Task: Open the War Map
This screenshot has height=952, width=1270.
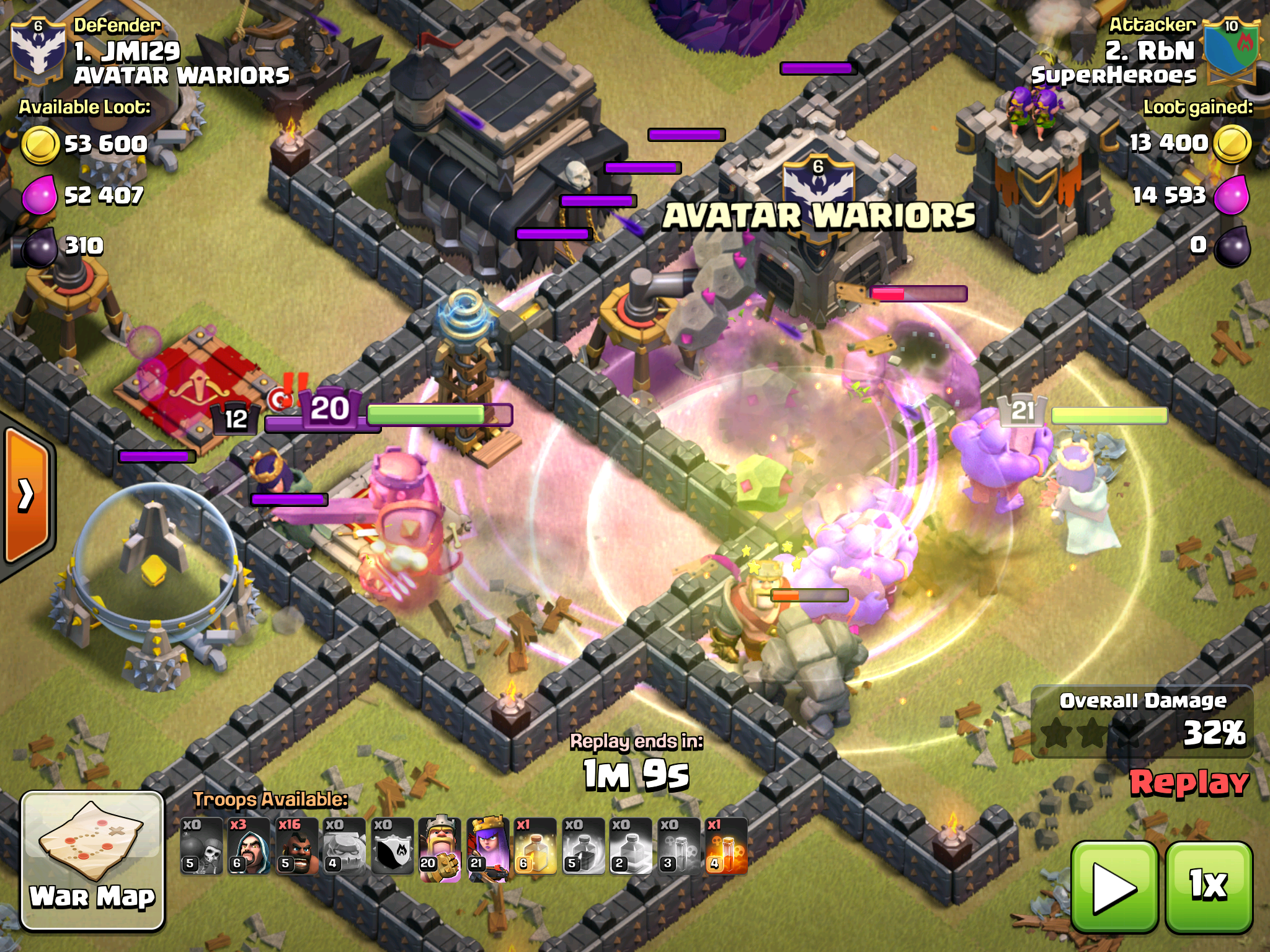Action: click(x=93, y=860)
